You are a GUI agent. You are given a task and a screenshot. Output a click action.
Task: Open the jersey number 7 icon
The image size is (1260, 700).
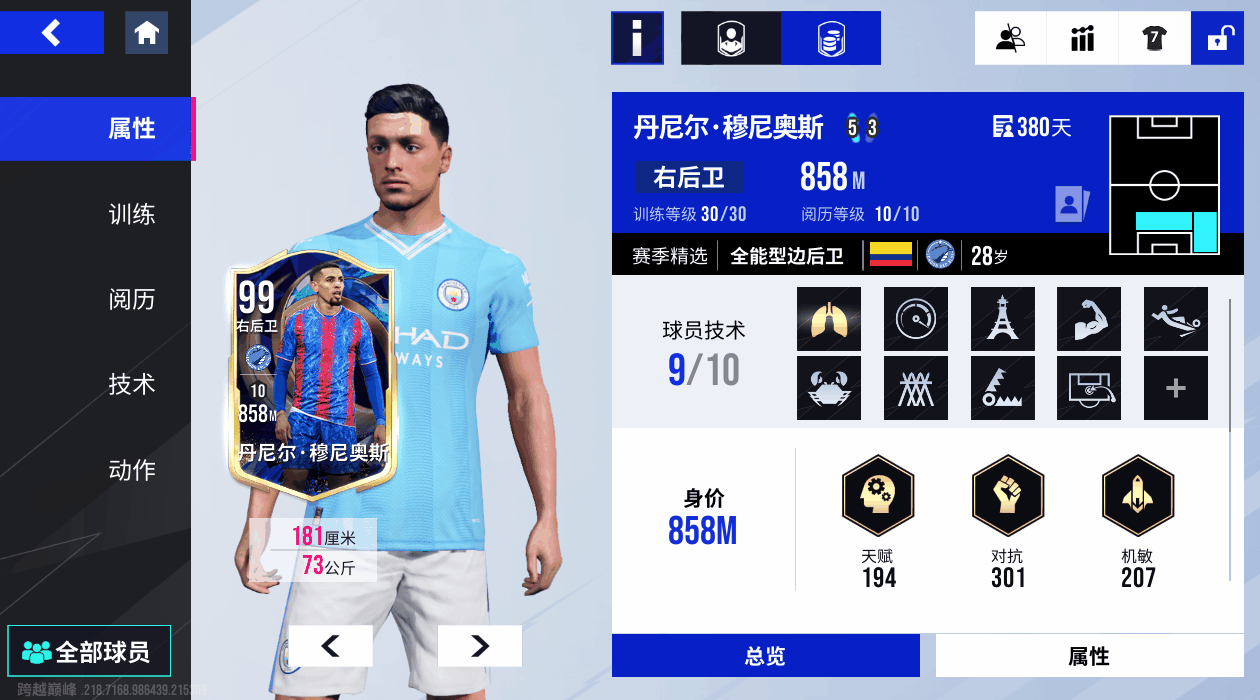pos(1154,38)
